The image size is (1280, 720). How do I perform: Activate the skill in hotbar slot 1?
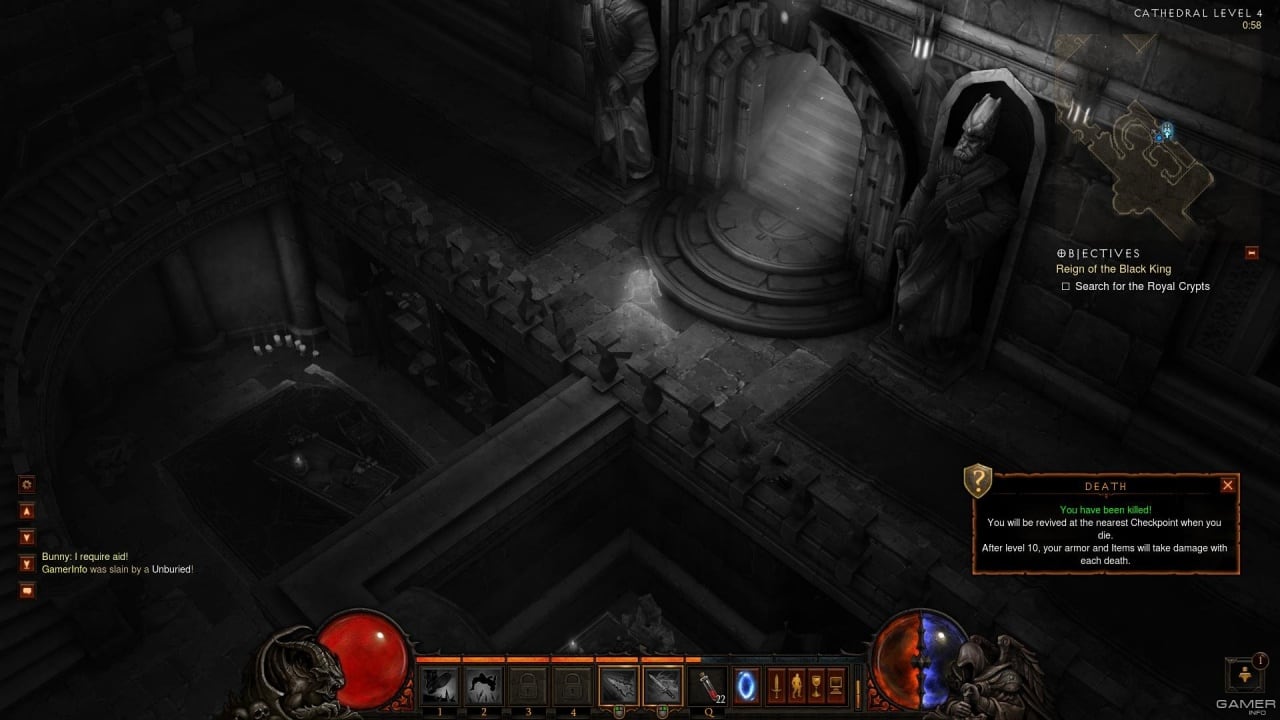coord(440,686)
